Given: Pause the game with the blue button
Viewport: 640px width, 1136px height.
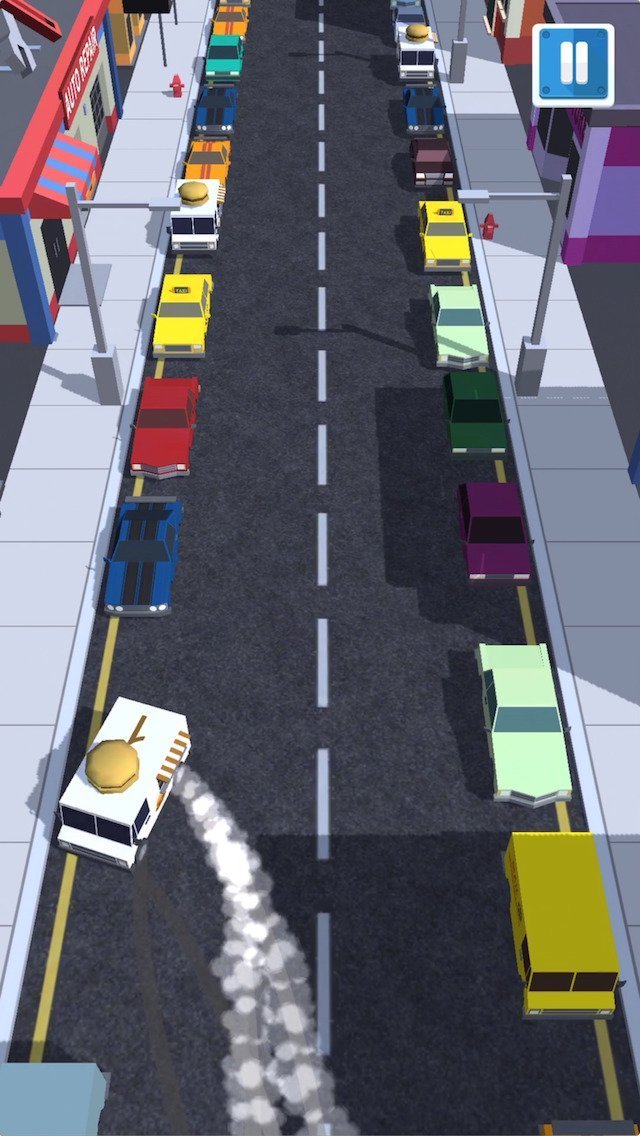Looking at the screenshot, I should [573, 65].
